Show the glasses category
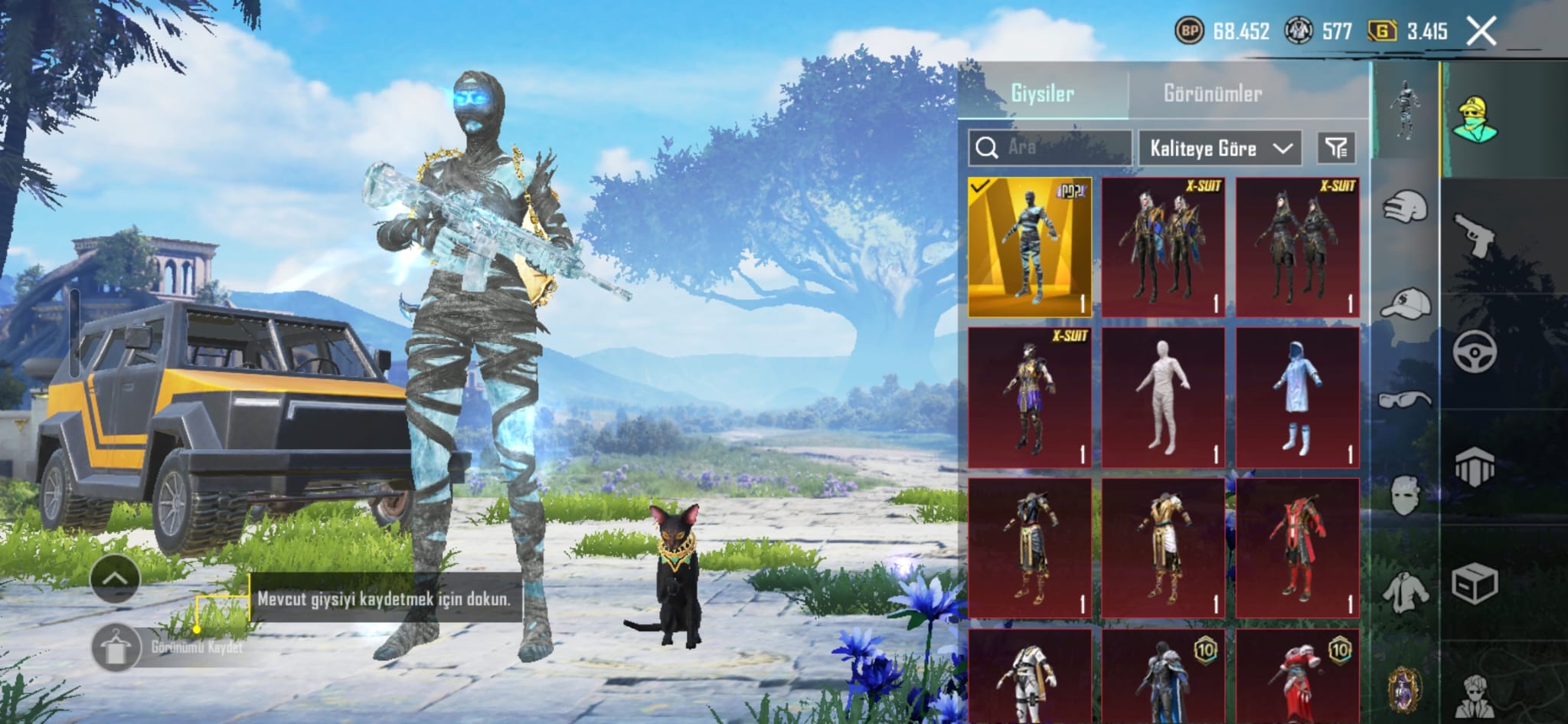Screen dimensions: 1568x724 pyautogui.click(x=1406, y=399)
